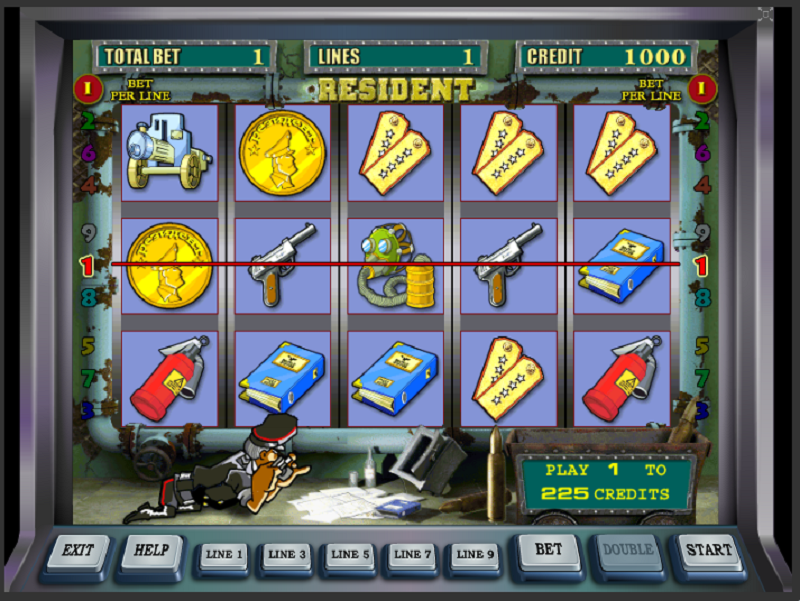
Task: Pick the Line 7 button
Action: click(x=413, y=554)
